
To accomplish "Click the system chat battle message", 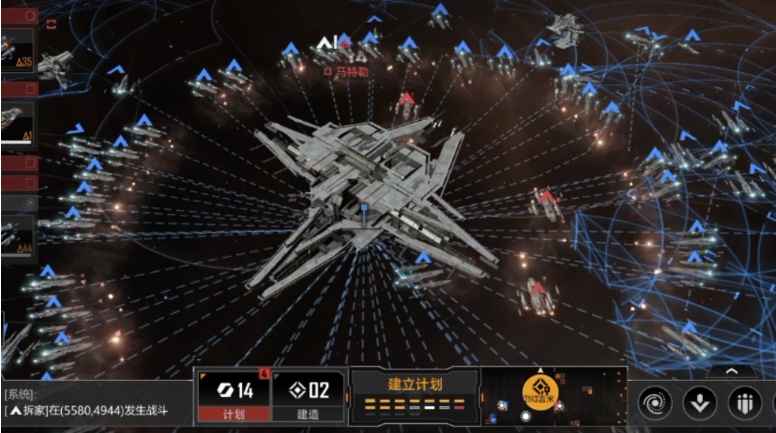I will pos(88,410).
